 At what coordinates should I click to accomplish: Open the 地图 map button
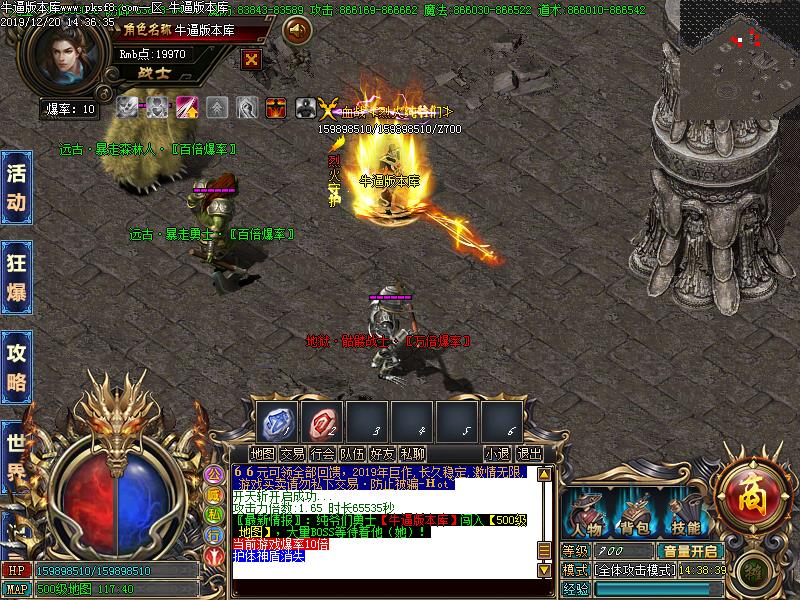263,454
